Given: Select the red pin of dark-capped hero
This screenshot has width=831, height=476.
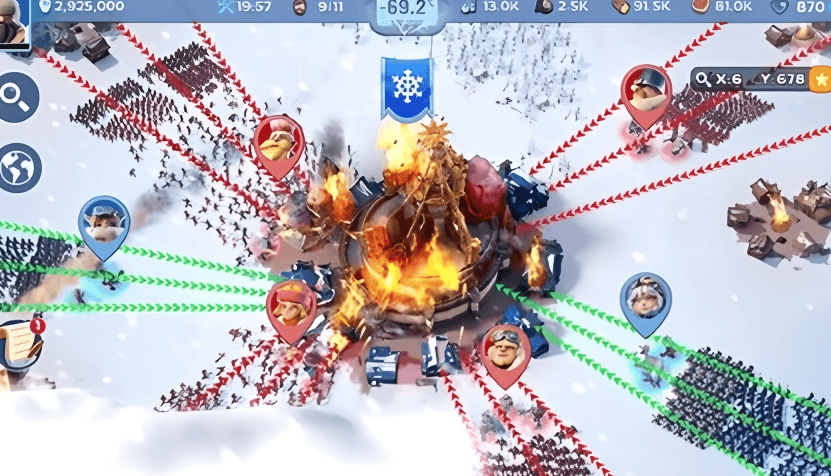Looking at the screenshot, I should (646, 94).
